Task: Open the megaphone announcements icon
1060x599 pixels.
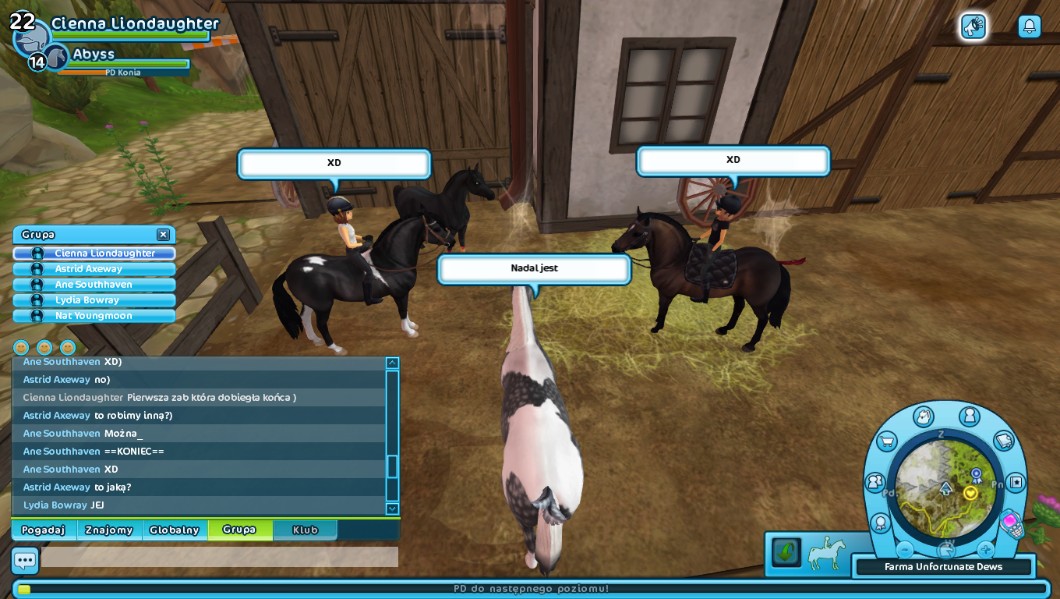Action: point(973,27)
